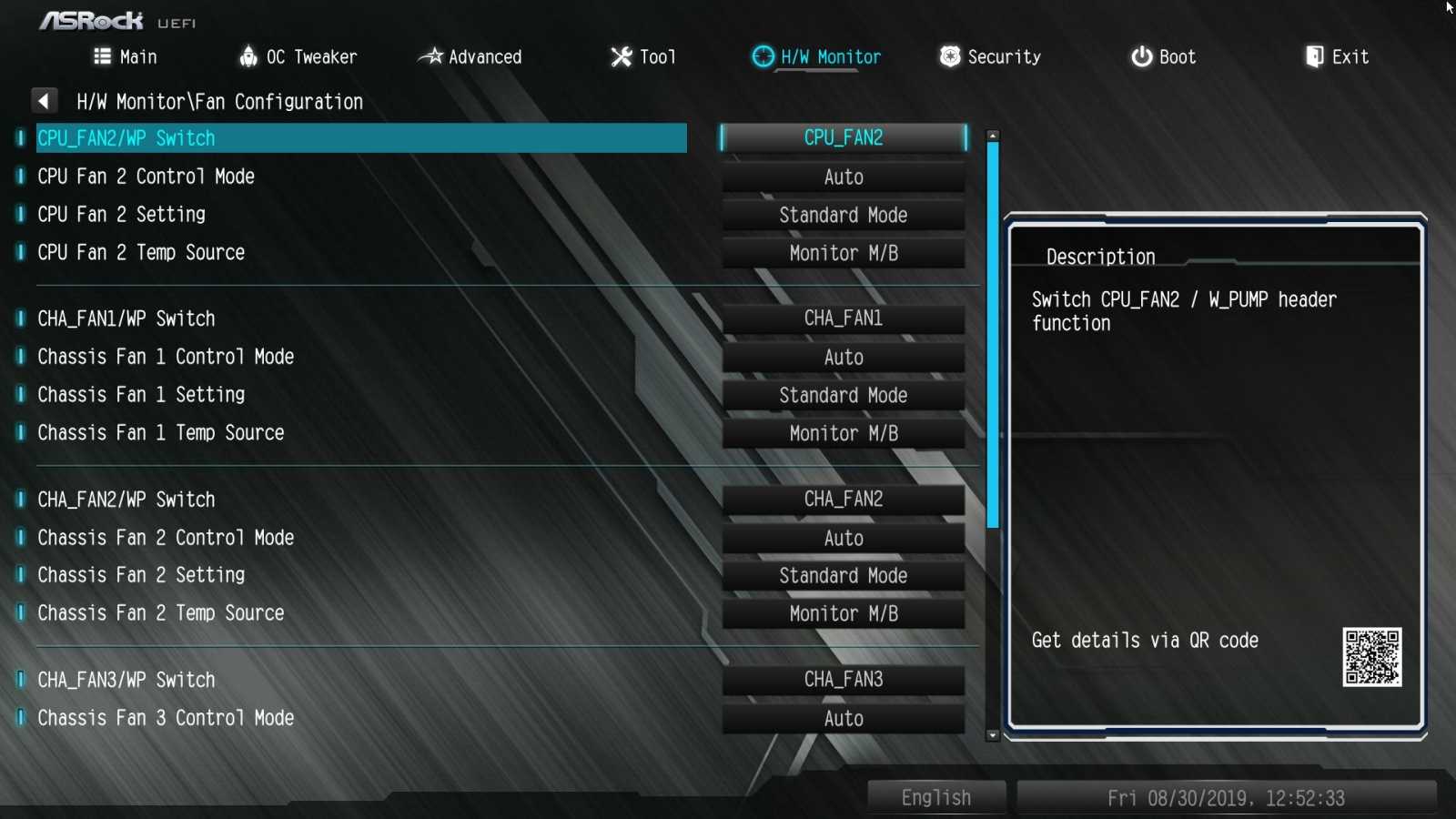Select Chassis Fan 1 Control Mode row
Image resolution: width=1456 pixels, height=819 pixels.
tap(166, 357)
